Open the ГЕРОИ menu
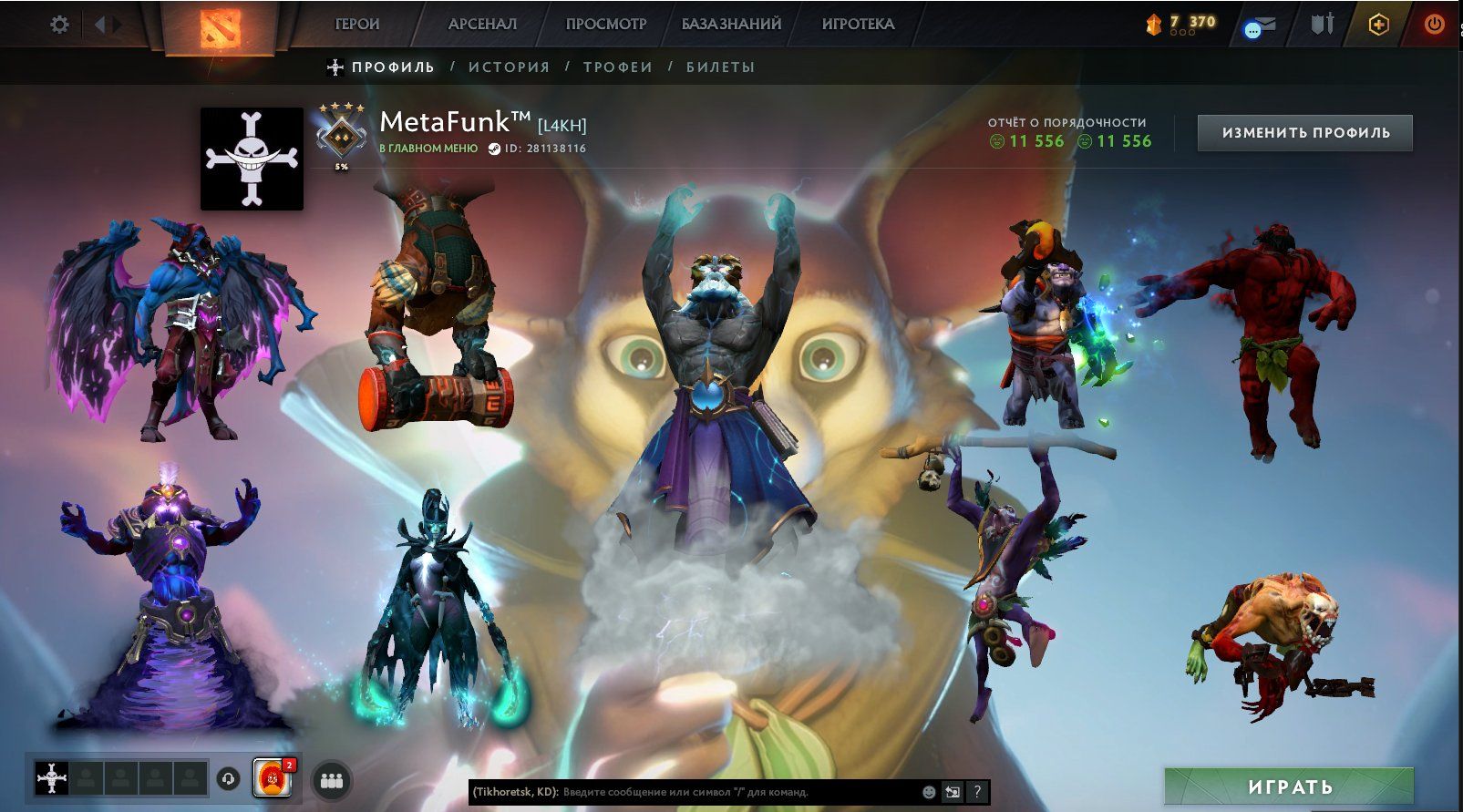Viewport: 1463px width, 812px height. (357, 25)
